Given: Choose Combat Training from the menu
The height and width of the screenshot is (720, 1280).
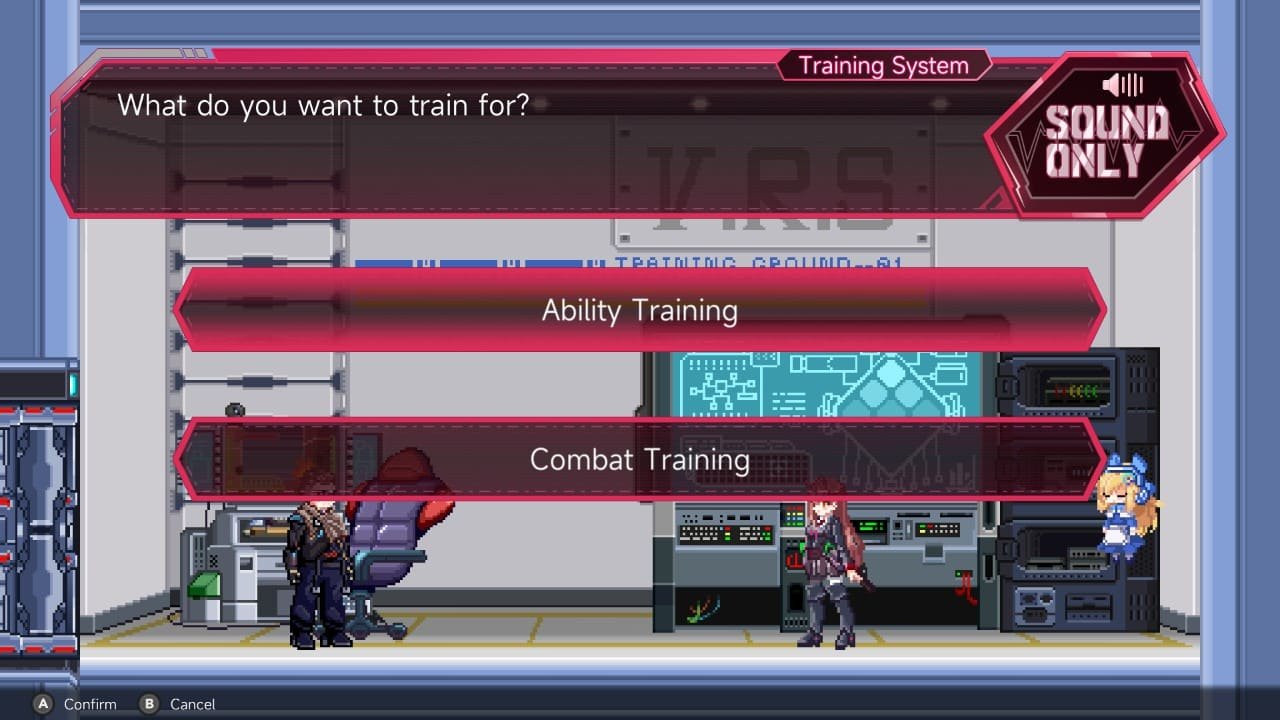Looking at the screenshot, I should click(x=640, y=460).
